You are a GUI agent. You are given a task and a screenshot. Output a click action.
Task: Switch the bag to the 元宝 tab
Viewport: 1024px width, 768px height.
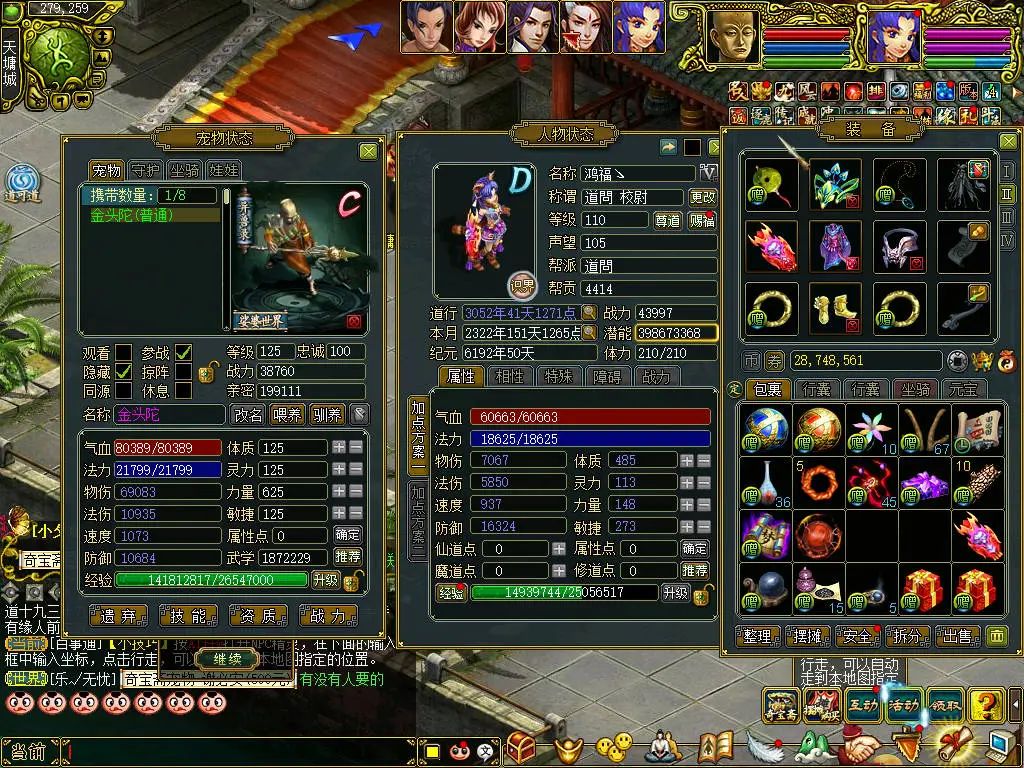point(965,389)
